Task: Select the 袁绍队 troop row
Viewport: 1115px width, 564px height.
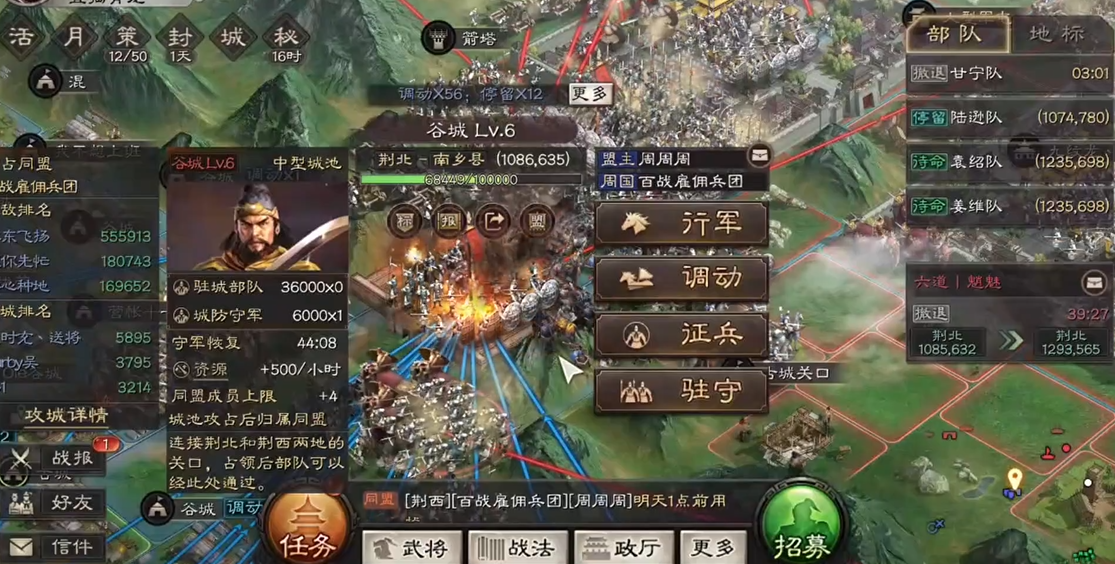Action: click(1009, 162)
